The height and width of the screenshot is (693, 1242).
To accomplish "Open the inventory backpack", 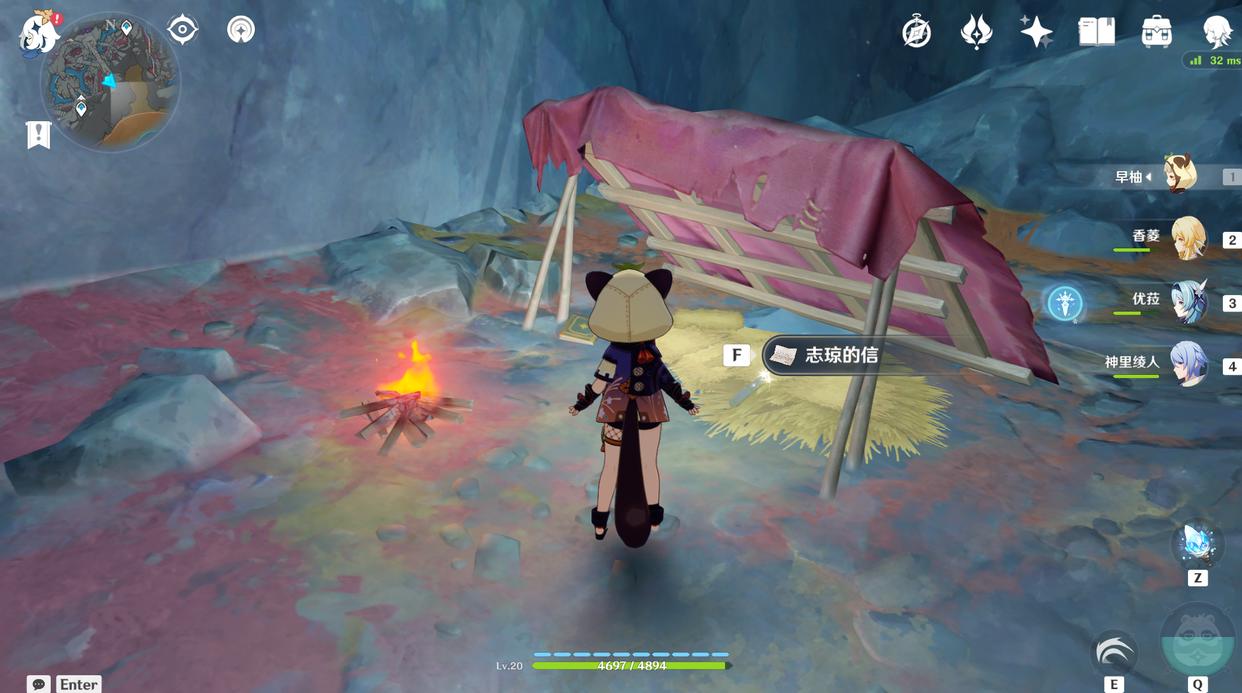I will pyautogui.click(x=1157, y=32).
